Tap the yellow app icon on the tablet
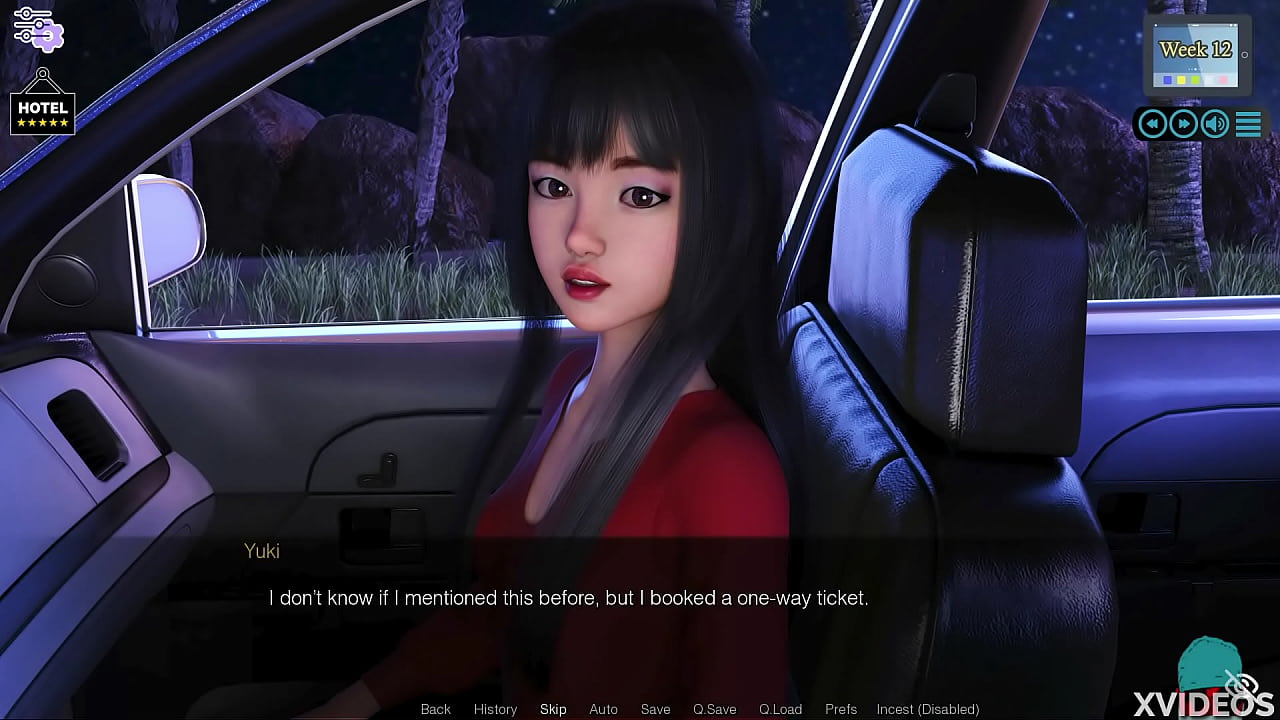1280x720 pixels. point(1181,80)
